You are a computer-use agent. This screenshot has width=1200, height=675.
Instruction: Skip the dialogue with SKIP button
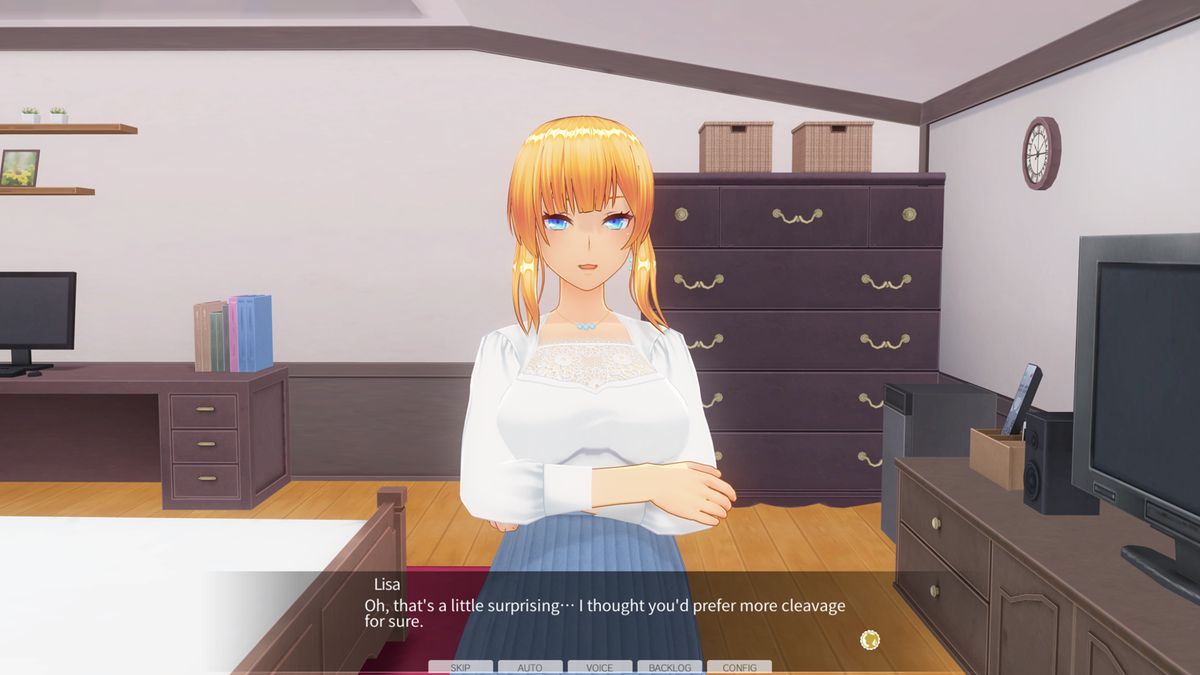tap(460, 667)
